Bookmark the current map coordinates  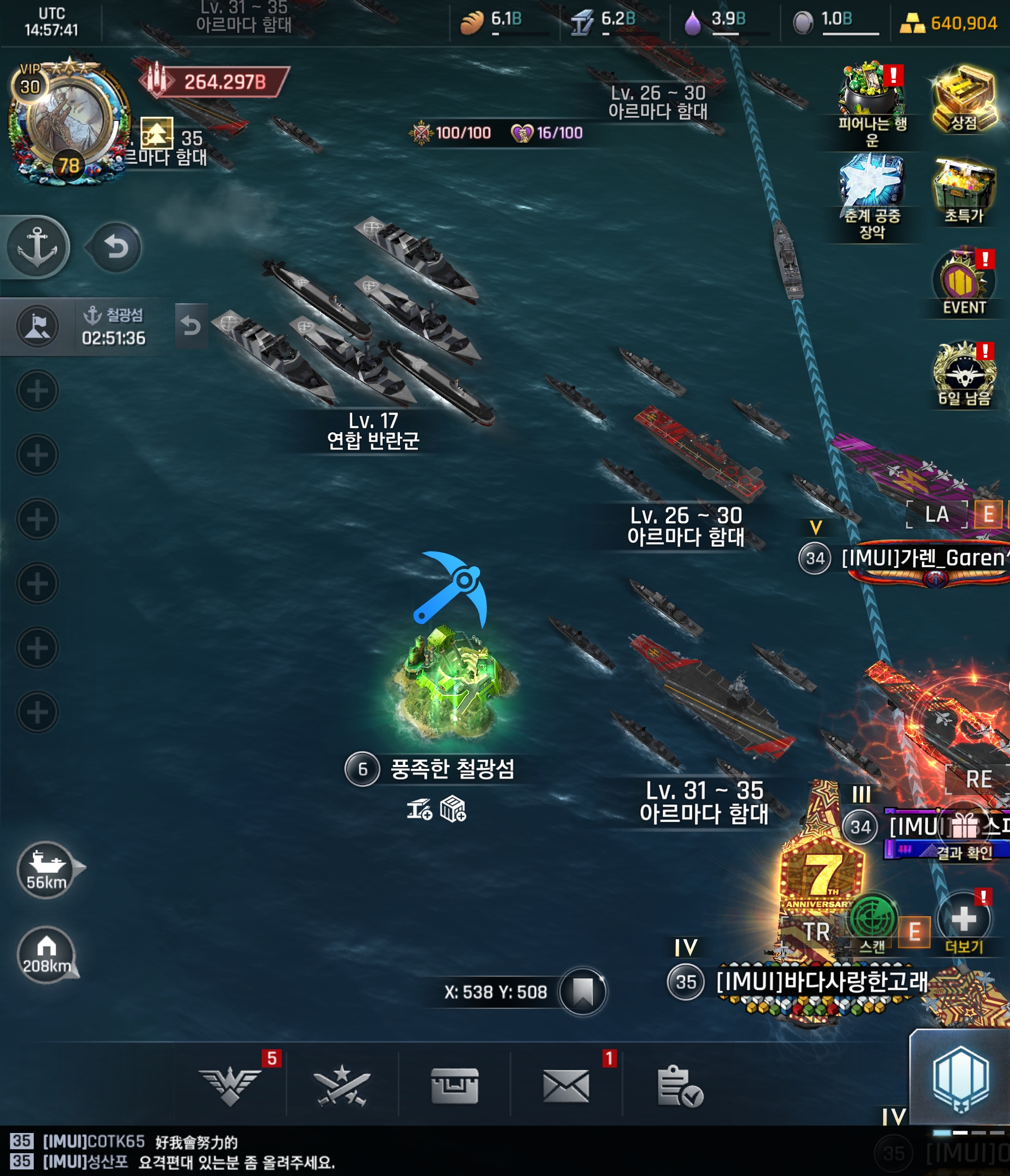click(582, 991)
